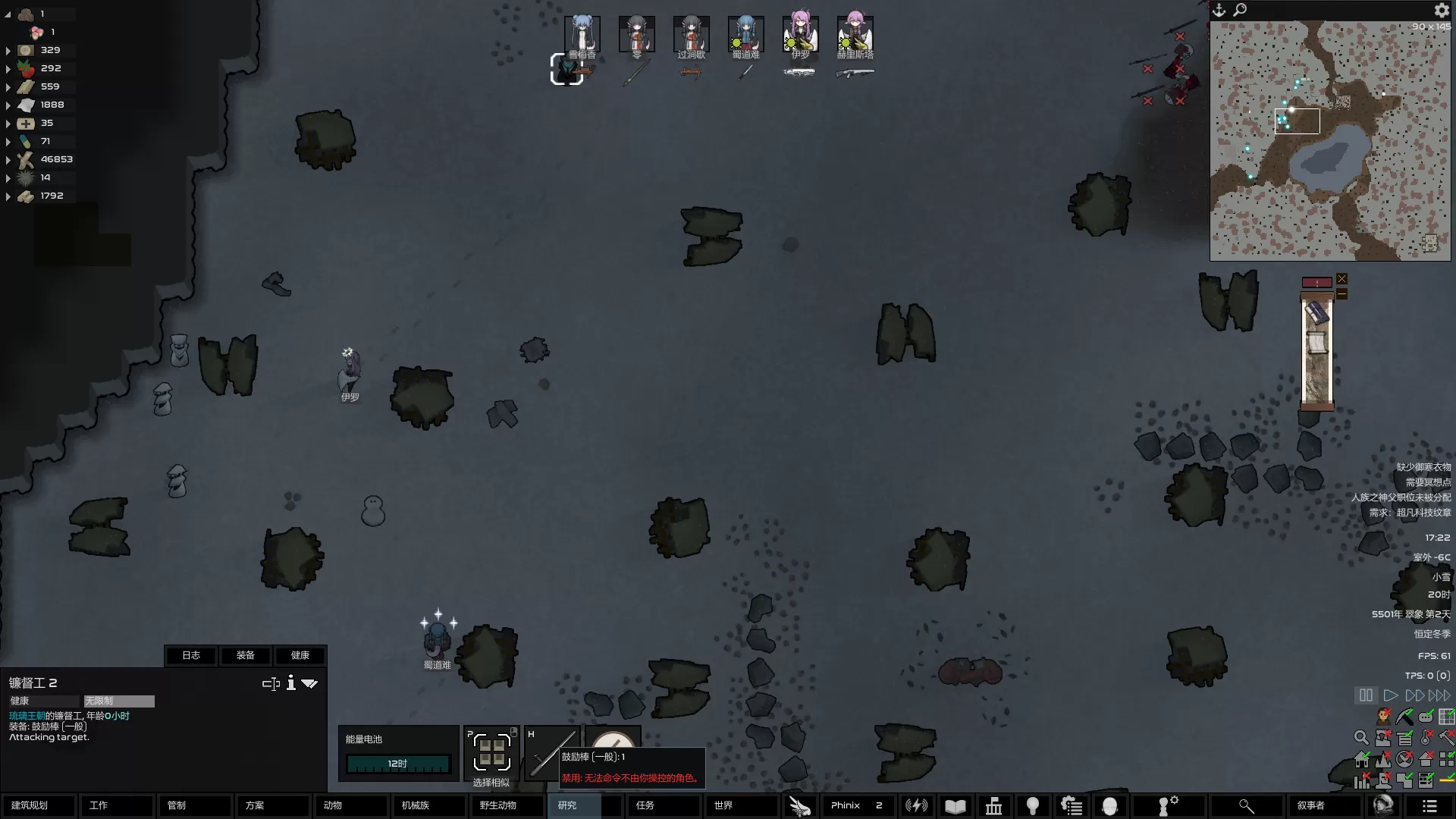The width and height of the screenshot is (1456, 819).
Task: Pause the game with the pause button
Action: 1366,695
